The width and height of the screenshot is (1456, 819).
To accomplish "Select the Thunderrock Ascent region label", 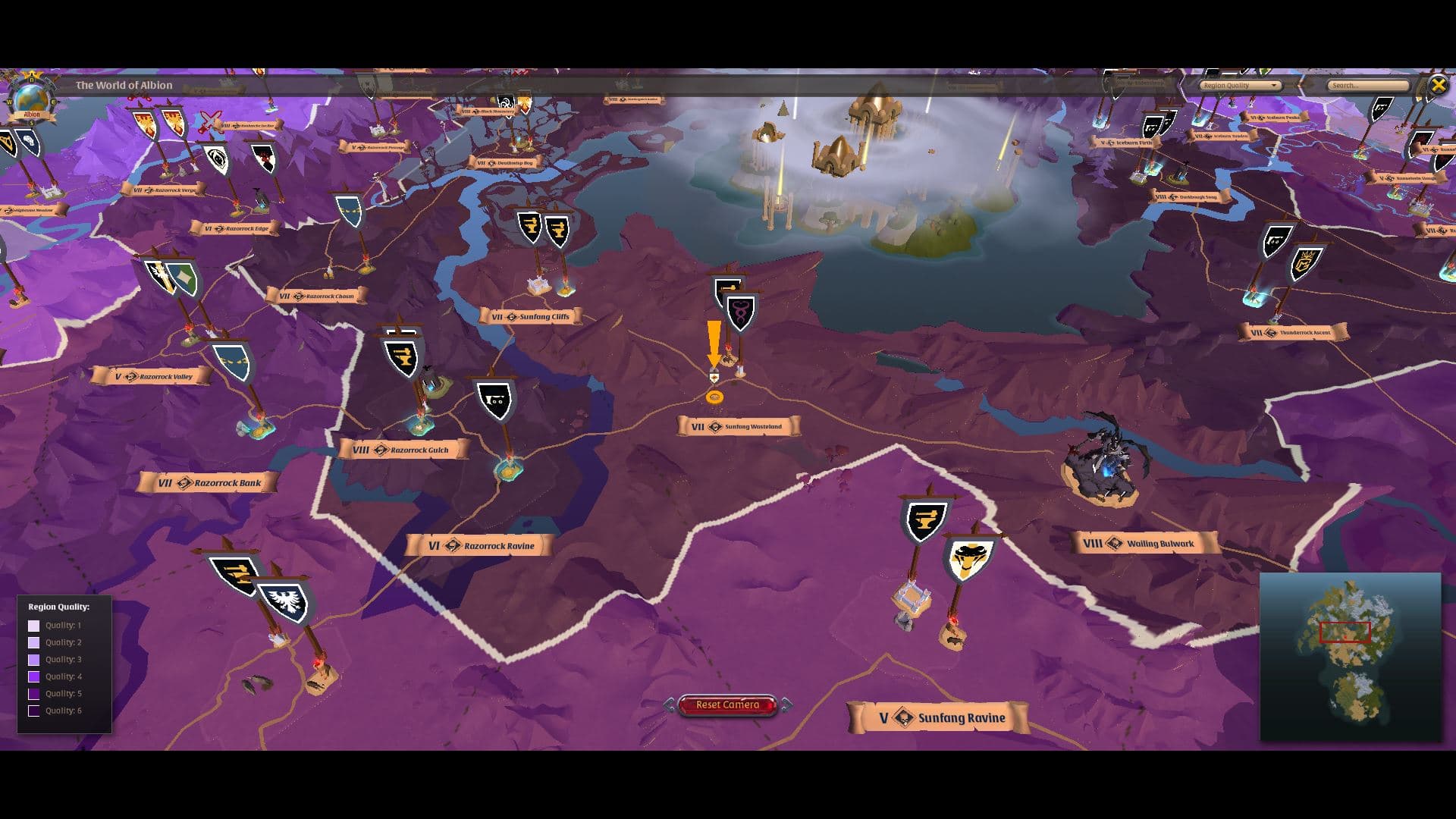I will 1294,333.
